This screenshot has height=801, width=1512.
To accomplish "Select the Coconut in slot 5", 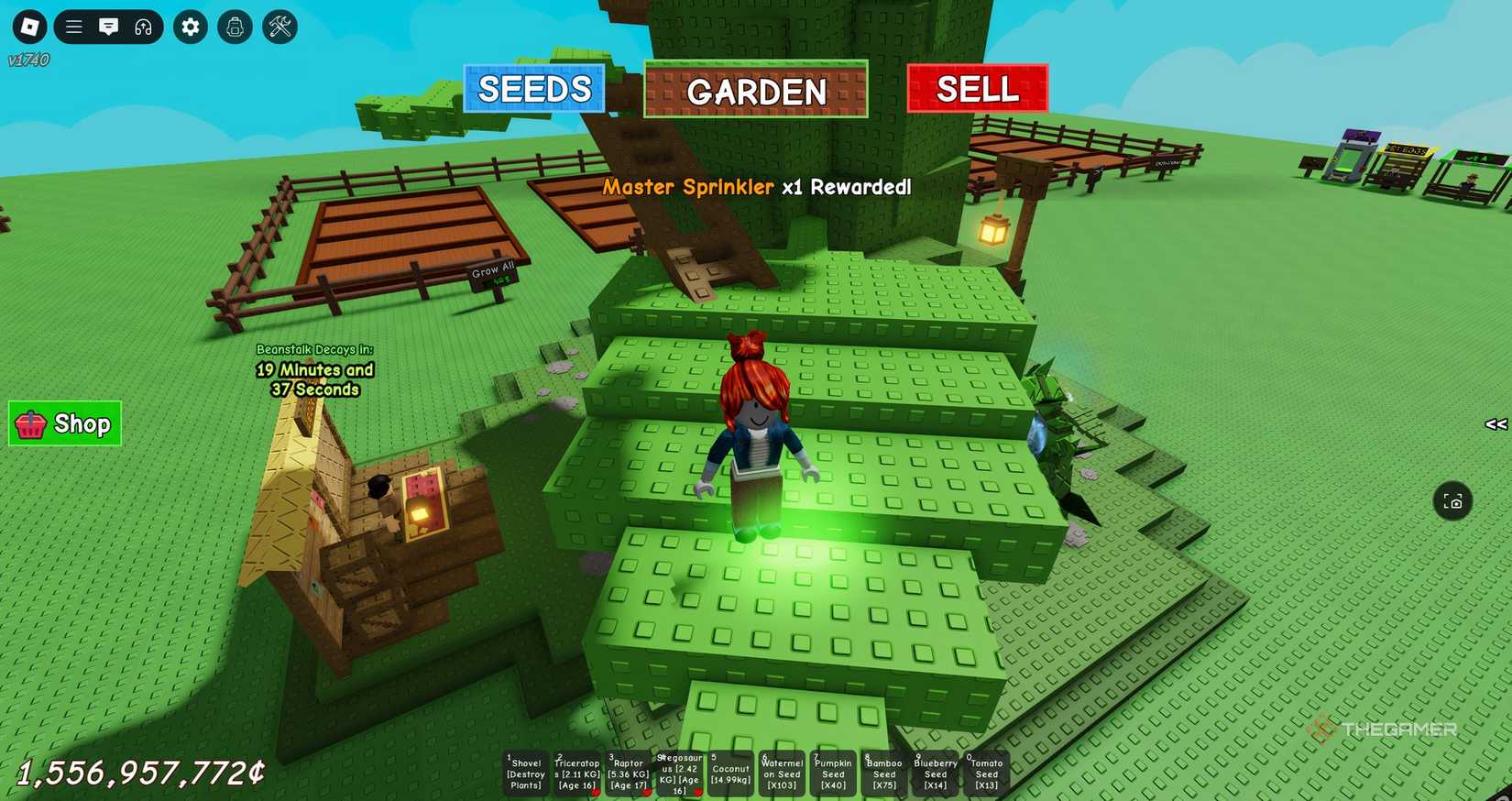I will [x=730, y=774].
